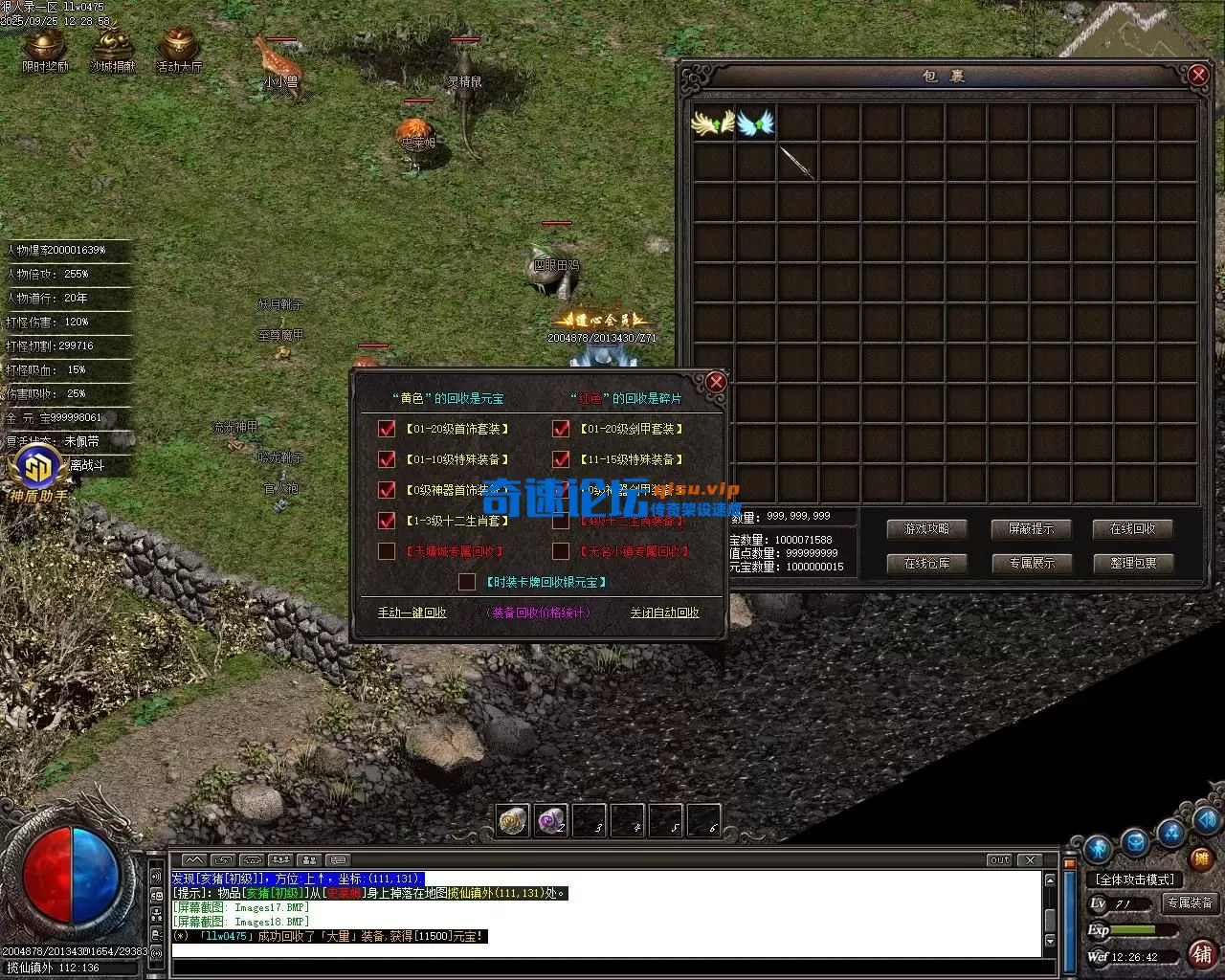Close the 包裹 inventory window
The height and width of the screenshot is (980, 1225).
point(1197,75)
